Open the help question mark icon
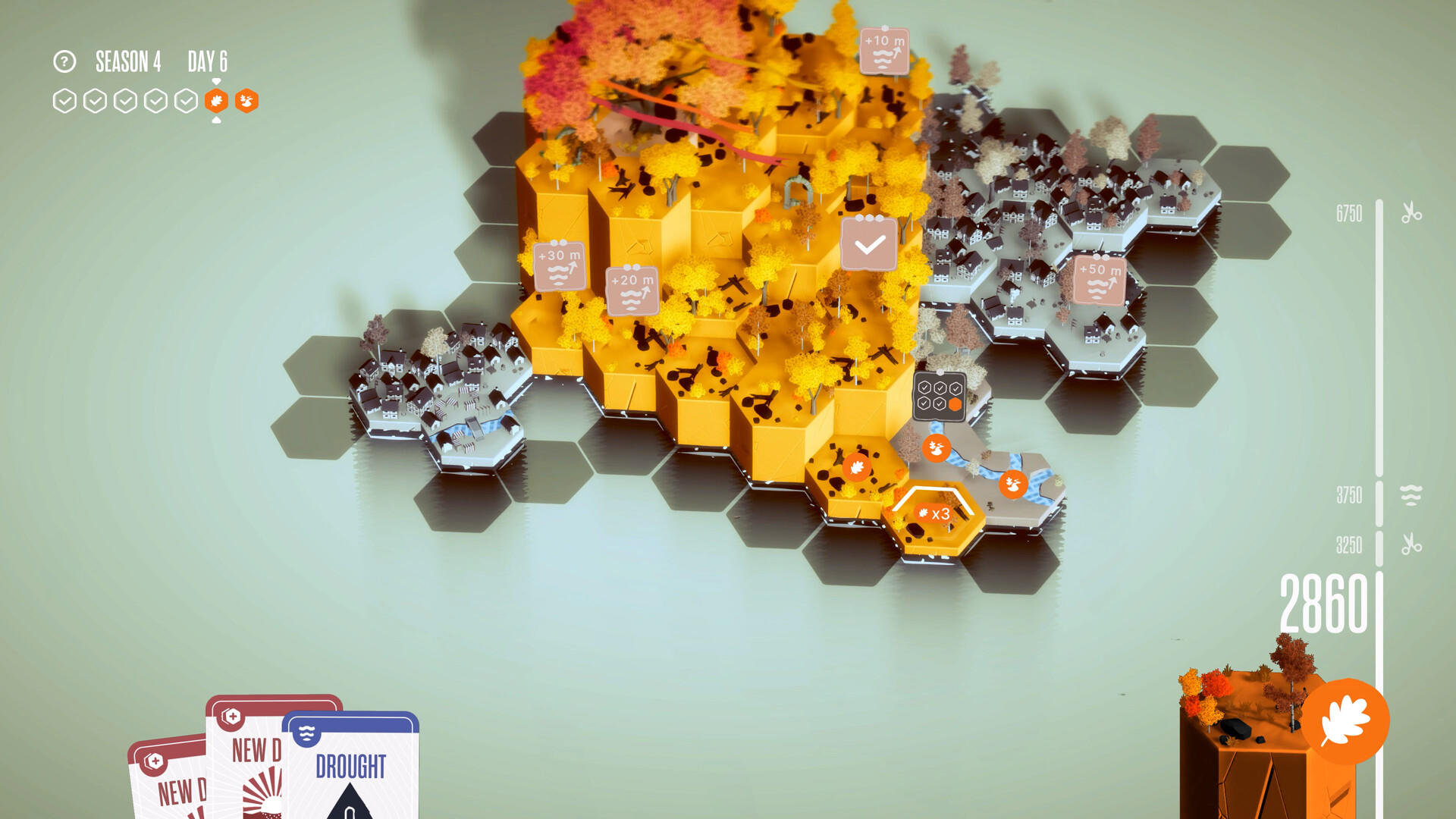The image size is (1456, 819). (64, 62)
